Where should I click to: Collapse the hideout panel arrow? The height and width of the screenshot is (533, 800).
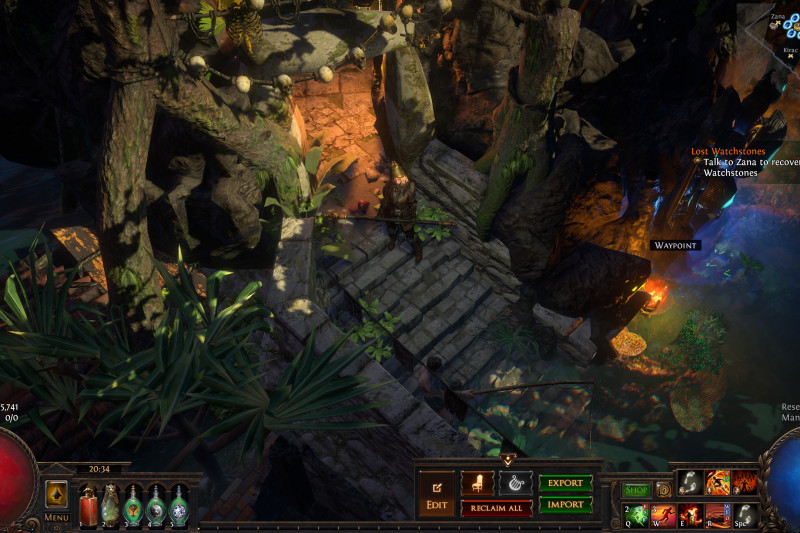507,460
